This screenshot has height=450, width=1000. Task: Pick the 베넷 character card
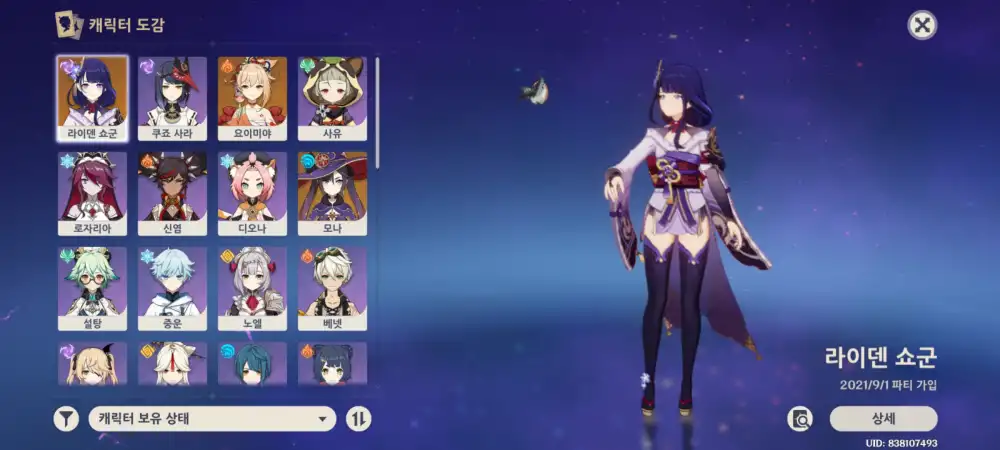pos(332,289)
